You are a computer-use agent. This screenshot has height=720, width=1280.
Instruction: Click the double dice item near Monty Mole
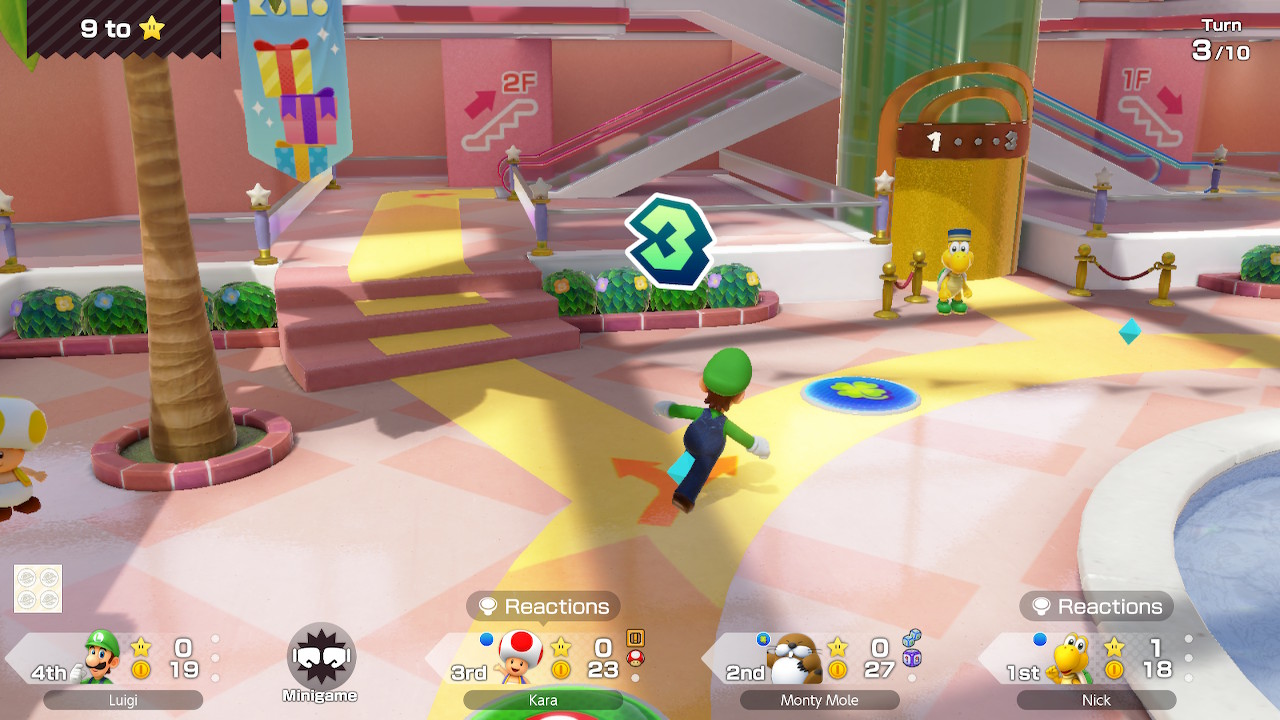(912, 638)
